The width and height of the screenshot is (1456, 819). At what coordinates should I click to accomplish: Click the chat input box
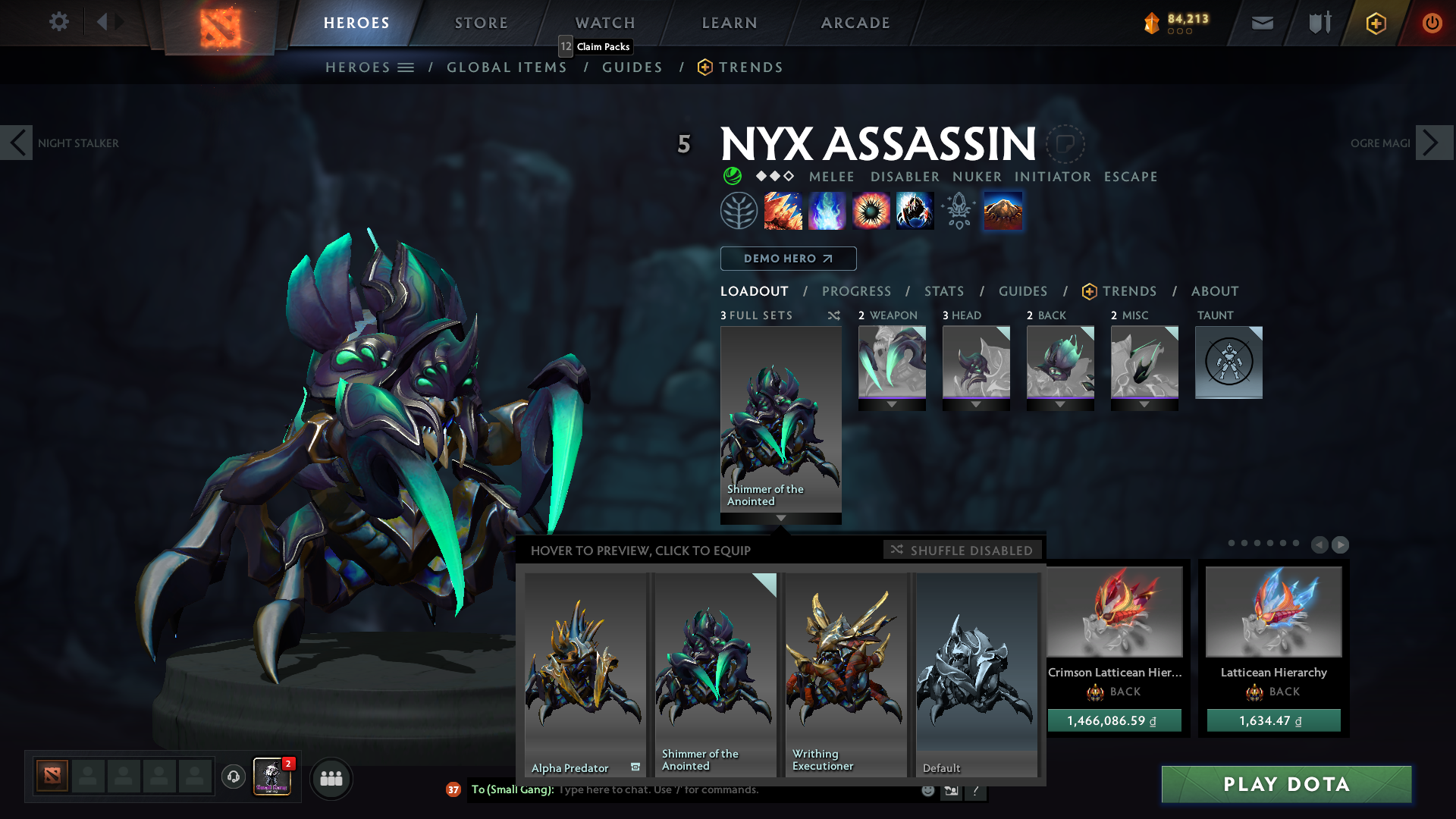[736, 790]
